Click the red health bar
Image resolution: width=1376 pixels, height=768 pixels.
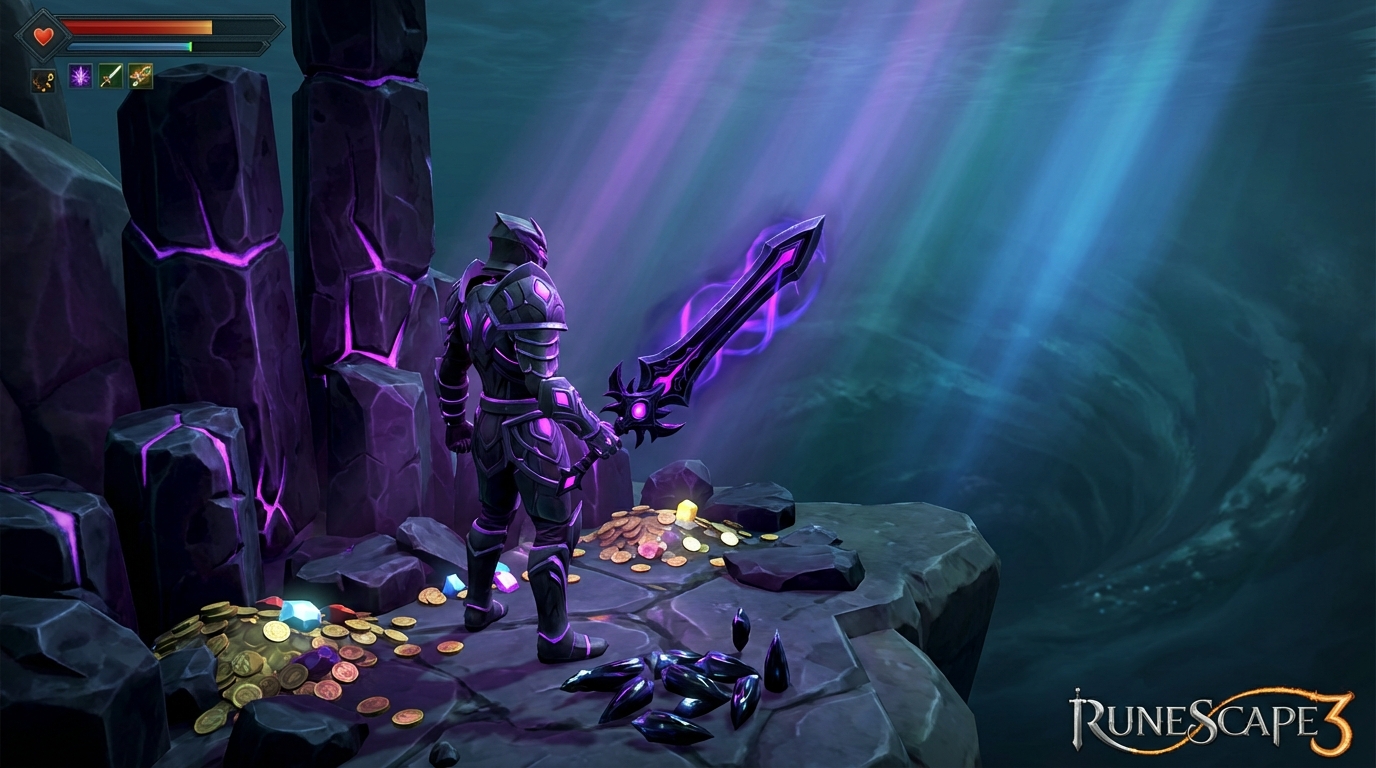coord(130,26)
